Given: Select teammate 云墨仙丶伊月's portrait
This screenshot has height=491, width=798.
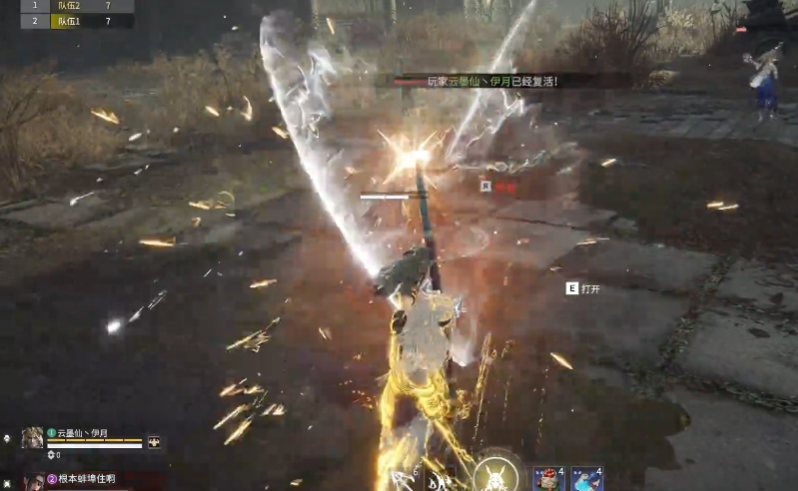Looking at the screenshot, I should (x=32, y=437).
